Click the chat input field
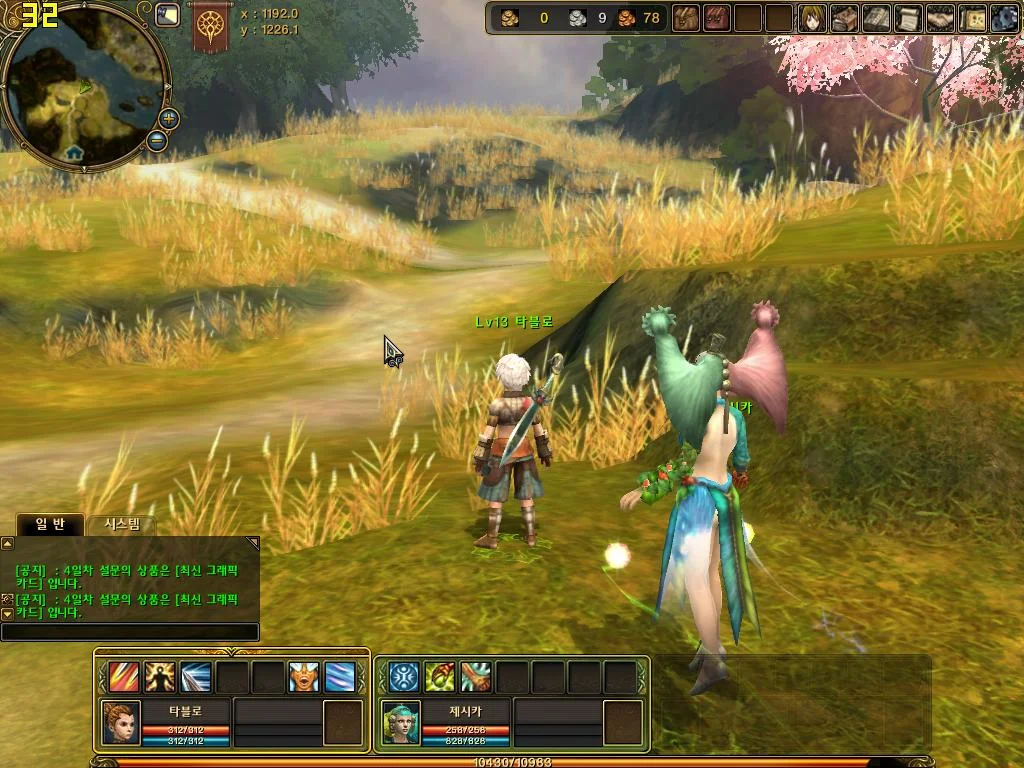Viewport: 1024px width, 768px height. point(130,632)
